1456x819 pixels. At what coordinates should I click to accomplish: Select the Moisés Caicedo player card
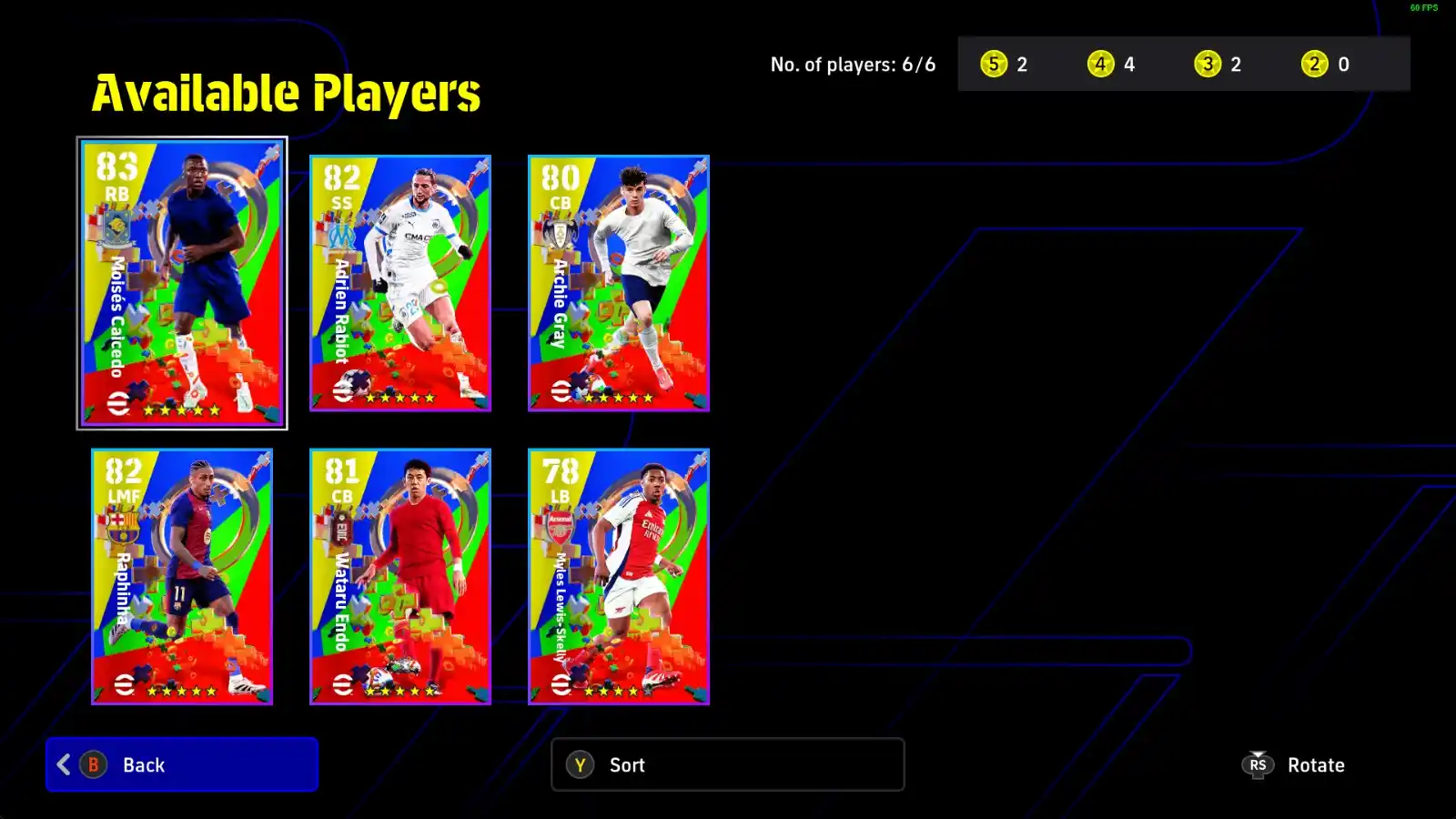pyautogui.click(x=182, y=283)
